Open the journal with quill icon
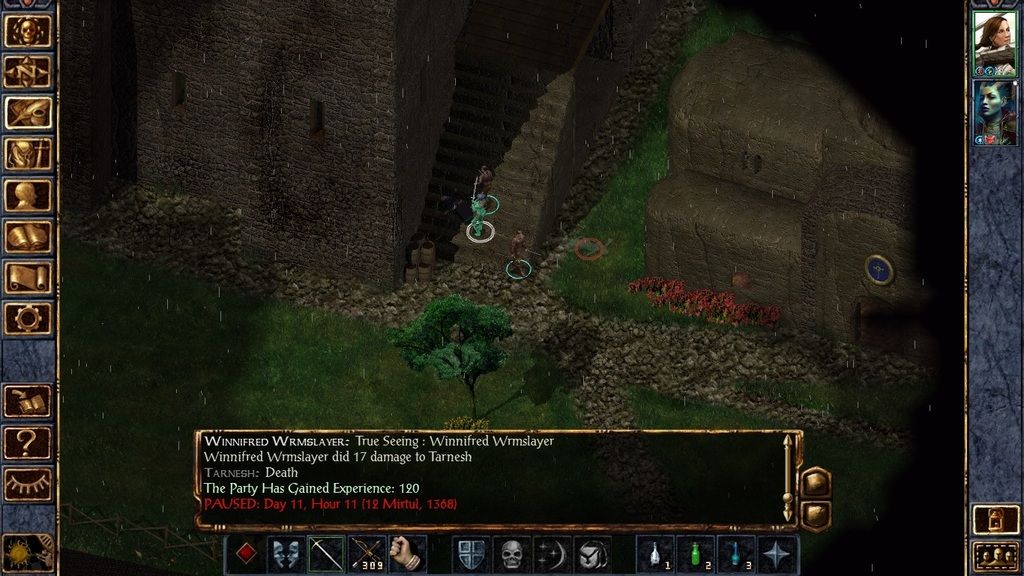Viewport: 1024px width, 576px height. (27, 112)
